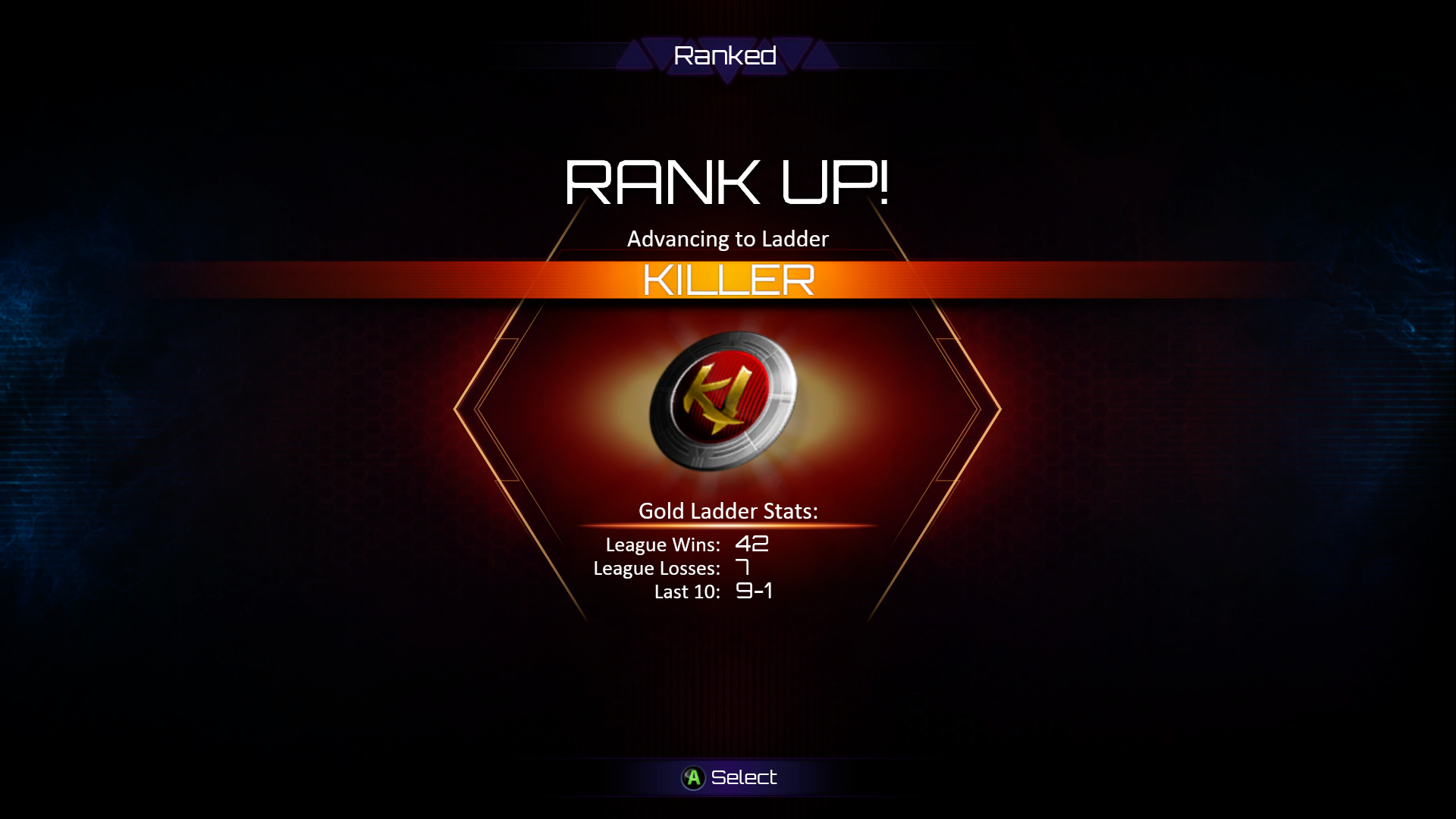Collapse the RANK UP announcement panel
Image resolution: width=1456 pixels, height=819 pixels.
pos(728,180)
